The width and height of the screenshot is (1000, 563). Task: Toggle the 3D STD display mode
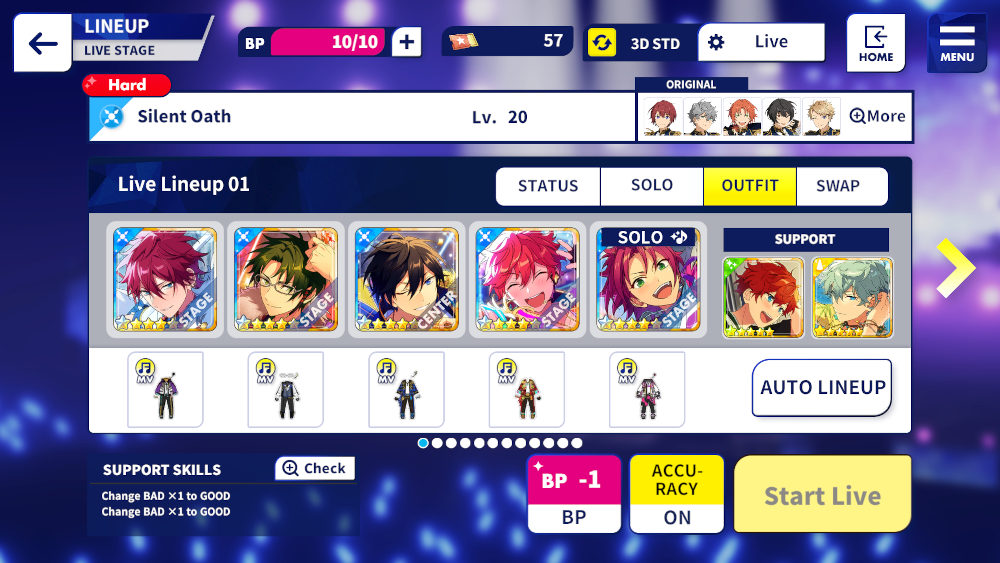coord(641,43)
